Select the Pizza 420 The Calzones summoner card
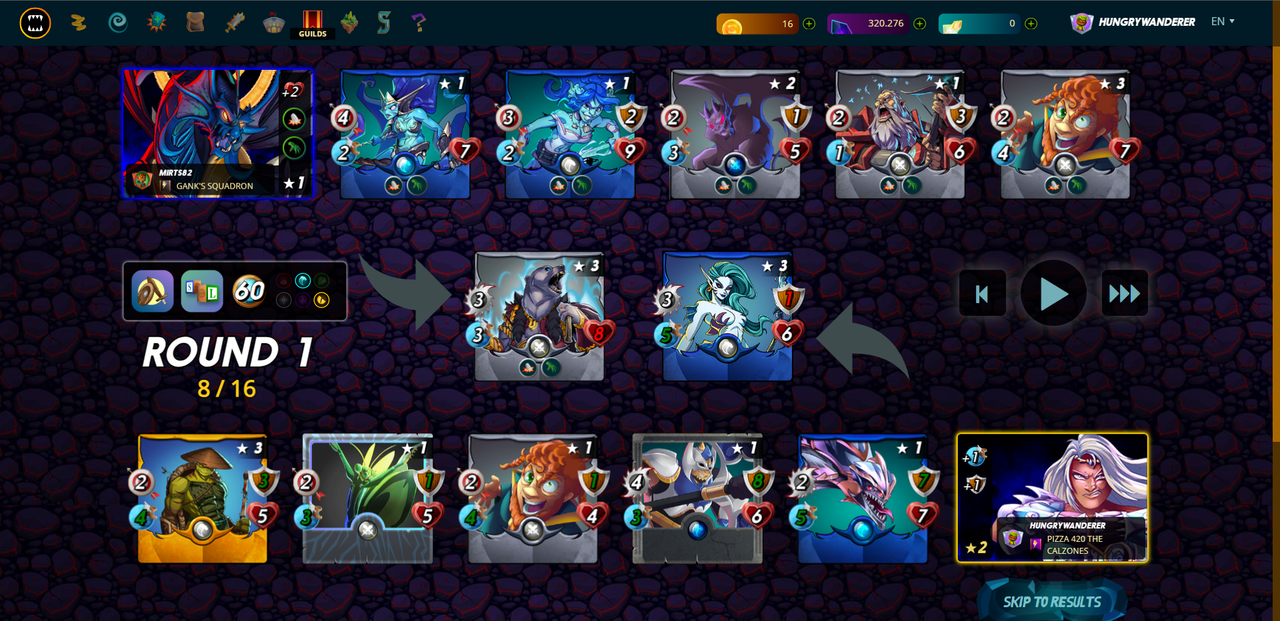This screenshot has height=621, width=1280. click(x=1052, y=497)
